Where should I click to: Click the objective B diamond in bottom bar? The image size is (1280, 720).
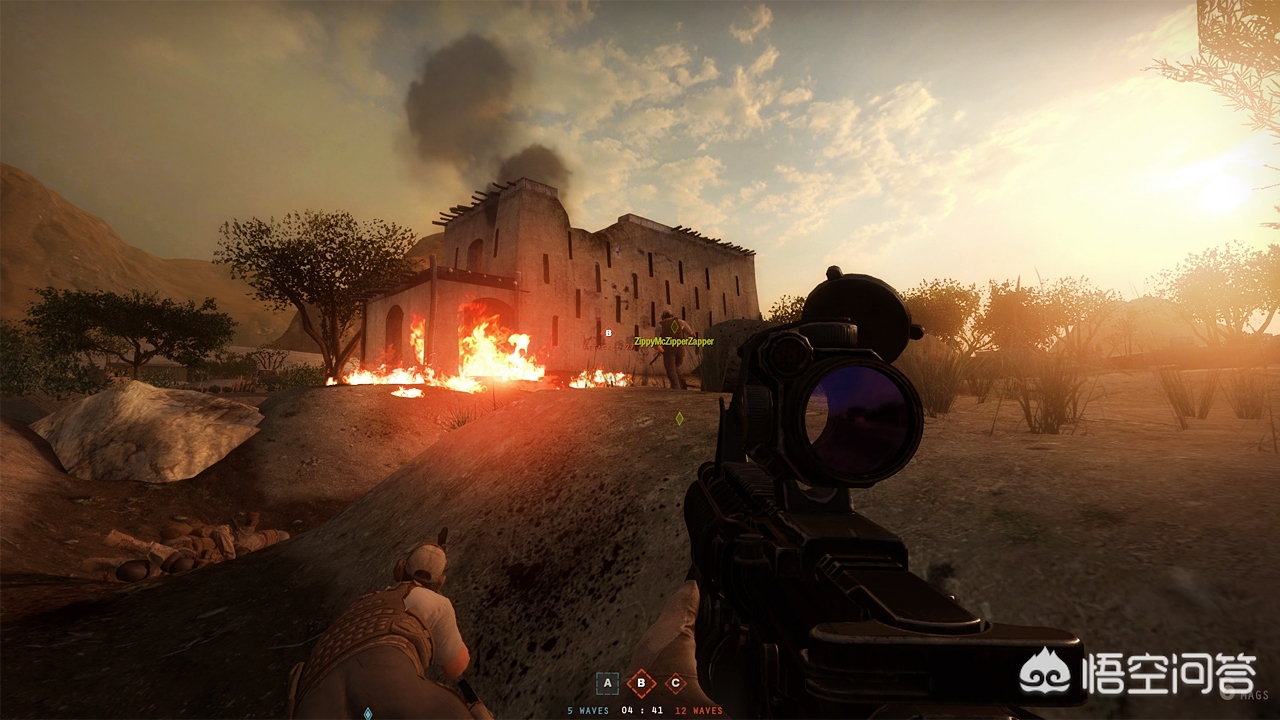641,684
